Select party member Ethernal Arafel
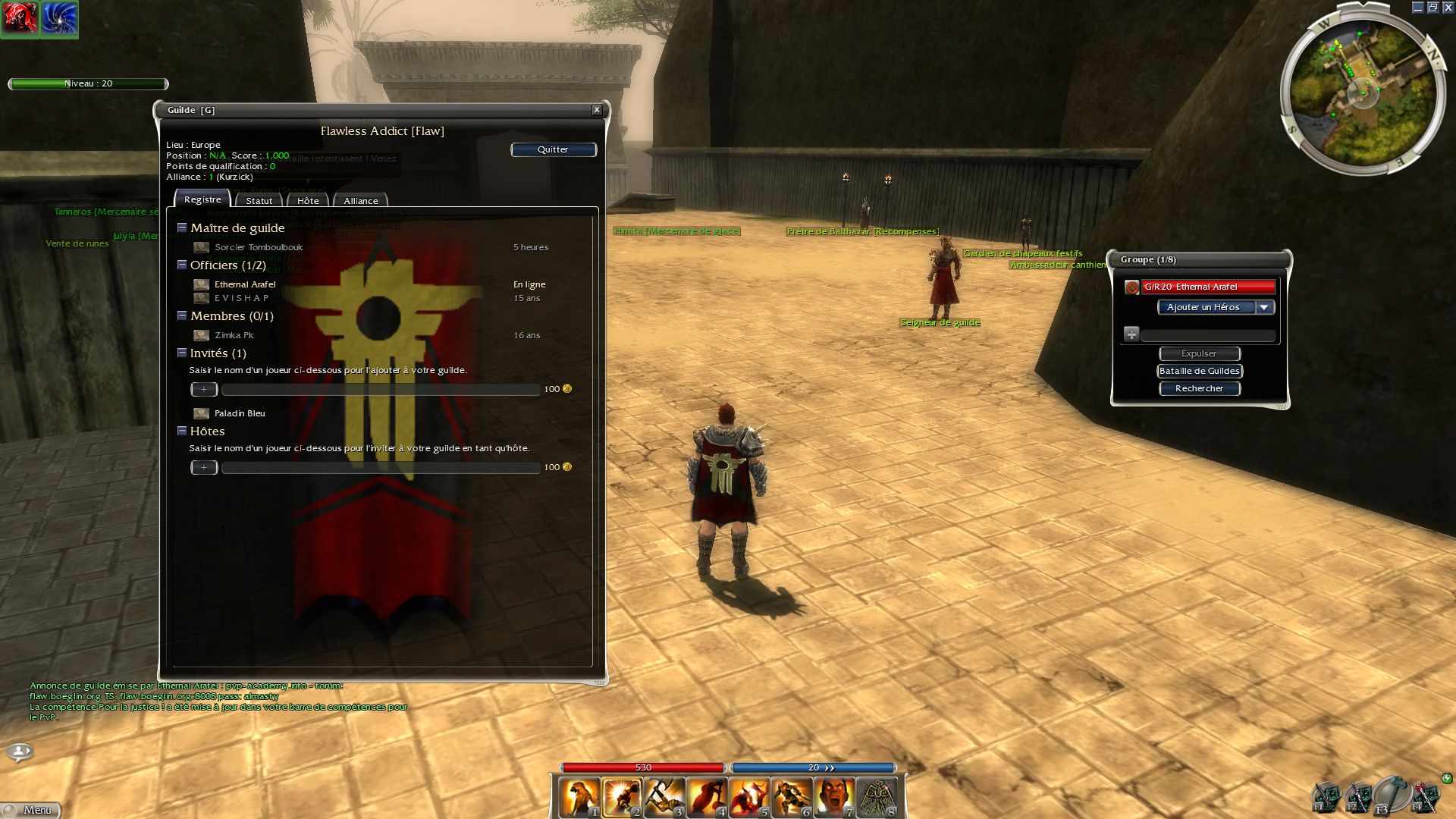Screen dimensions: 1456x819 tap(1208, 287)
